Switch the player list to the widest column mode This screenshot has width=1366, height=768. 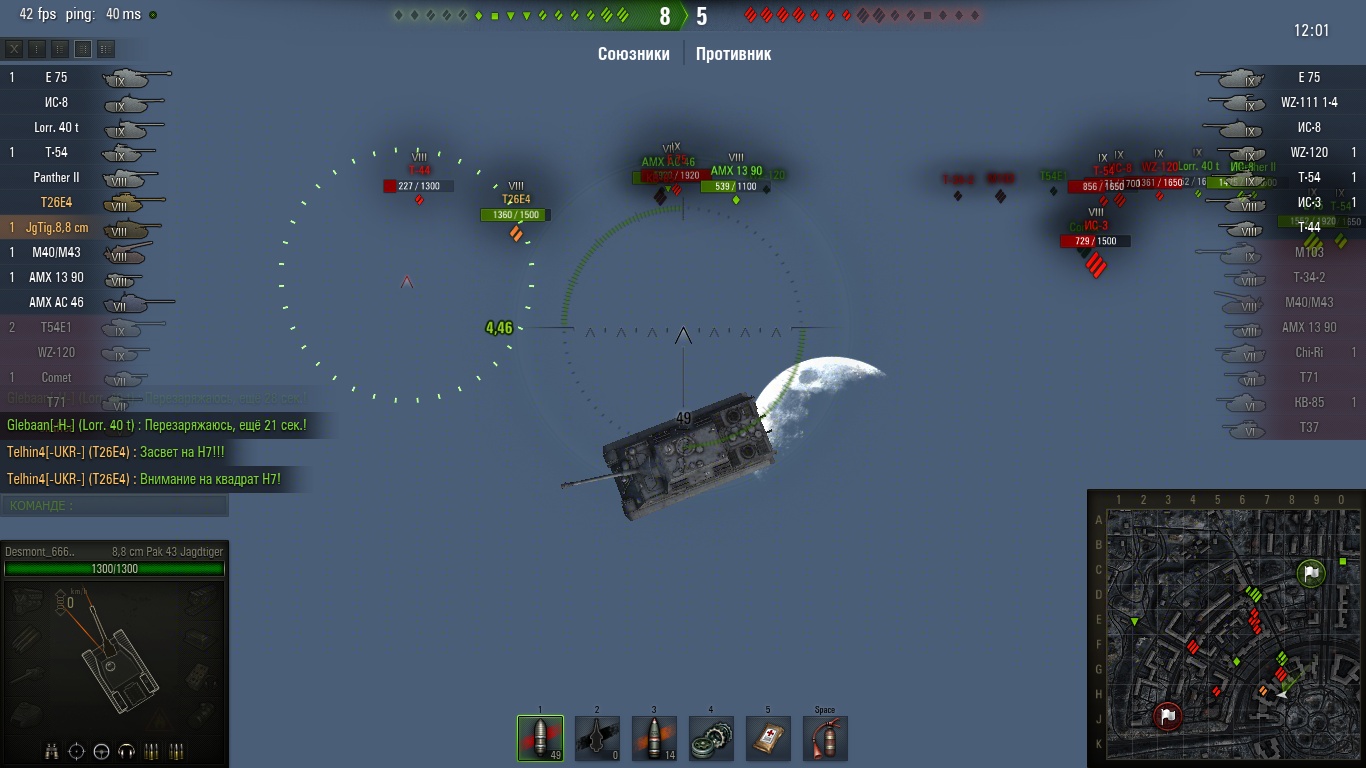[x=106, y=49]
